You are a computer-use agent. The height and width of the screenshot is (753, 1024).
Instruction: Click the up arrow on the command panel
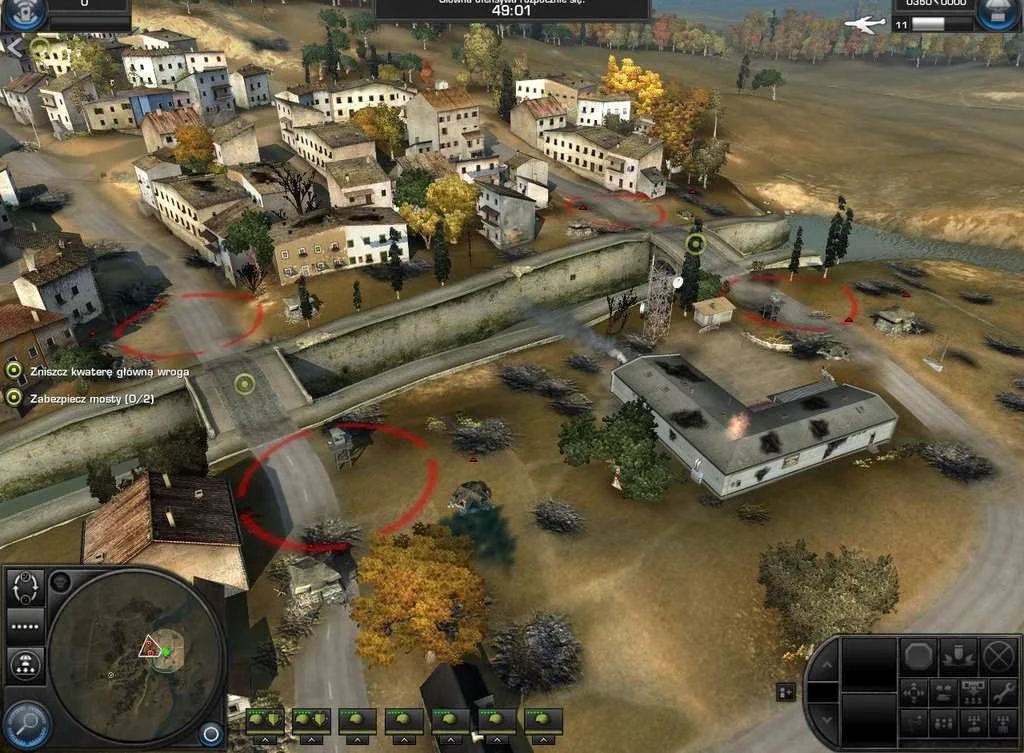point(824,665)
